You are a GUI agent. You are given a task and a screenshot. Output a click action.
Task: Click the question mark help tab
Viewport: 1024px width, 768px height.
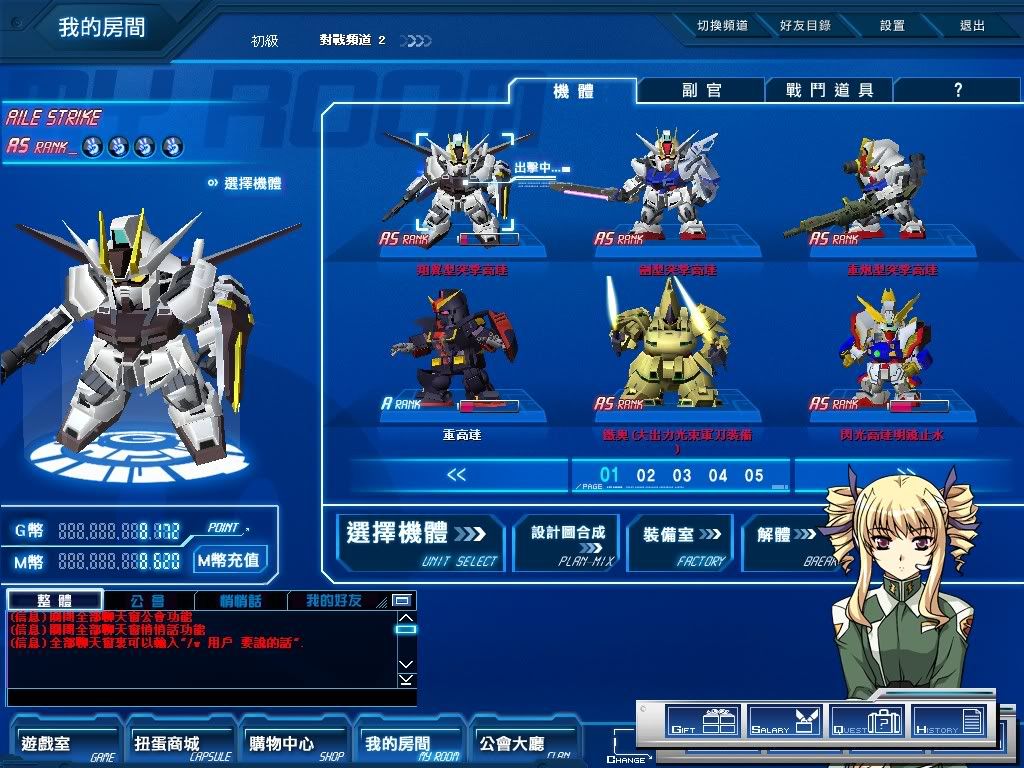pos(957,90)
